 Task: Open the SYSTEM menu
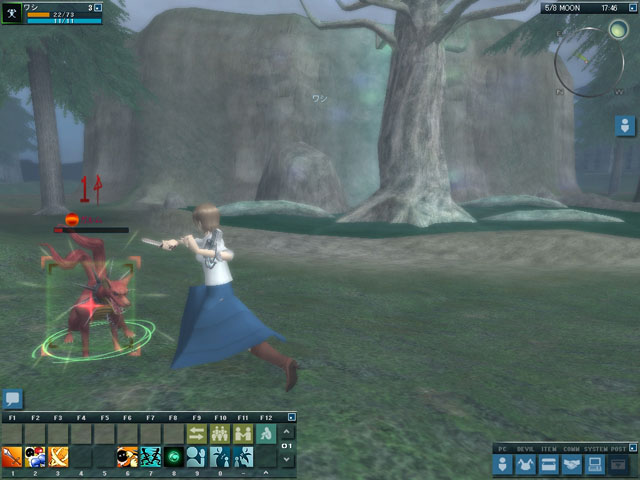(x=594, y=464)
